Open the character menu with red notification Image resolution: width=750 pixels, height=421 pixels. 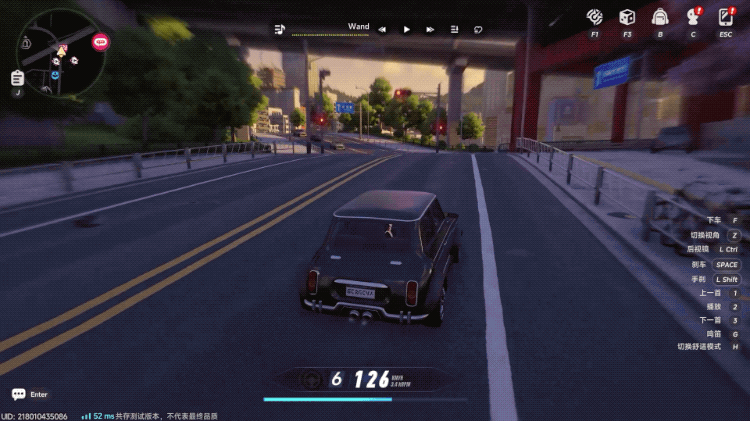click(x=692, y=16)
